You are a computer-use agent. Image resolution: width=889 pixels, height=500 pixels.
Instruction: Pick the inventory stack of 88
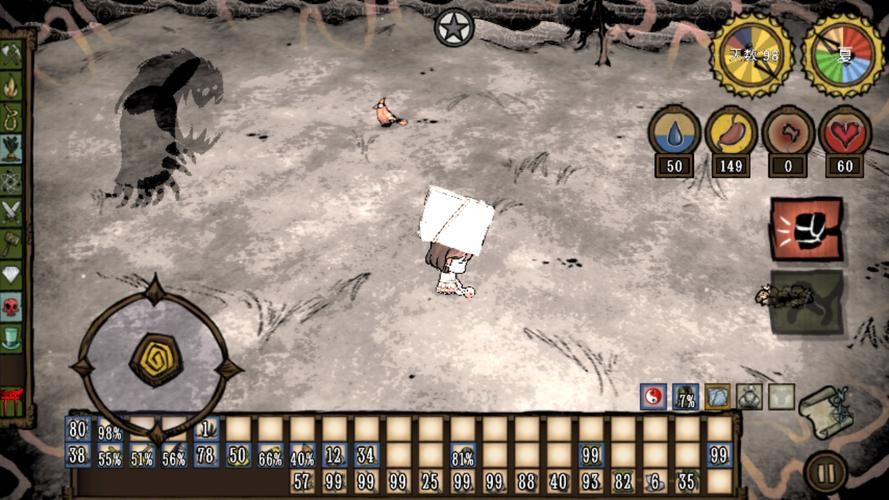pyautogui.click(x=526, y=482)
